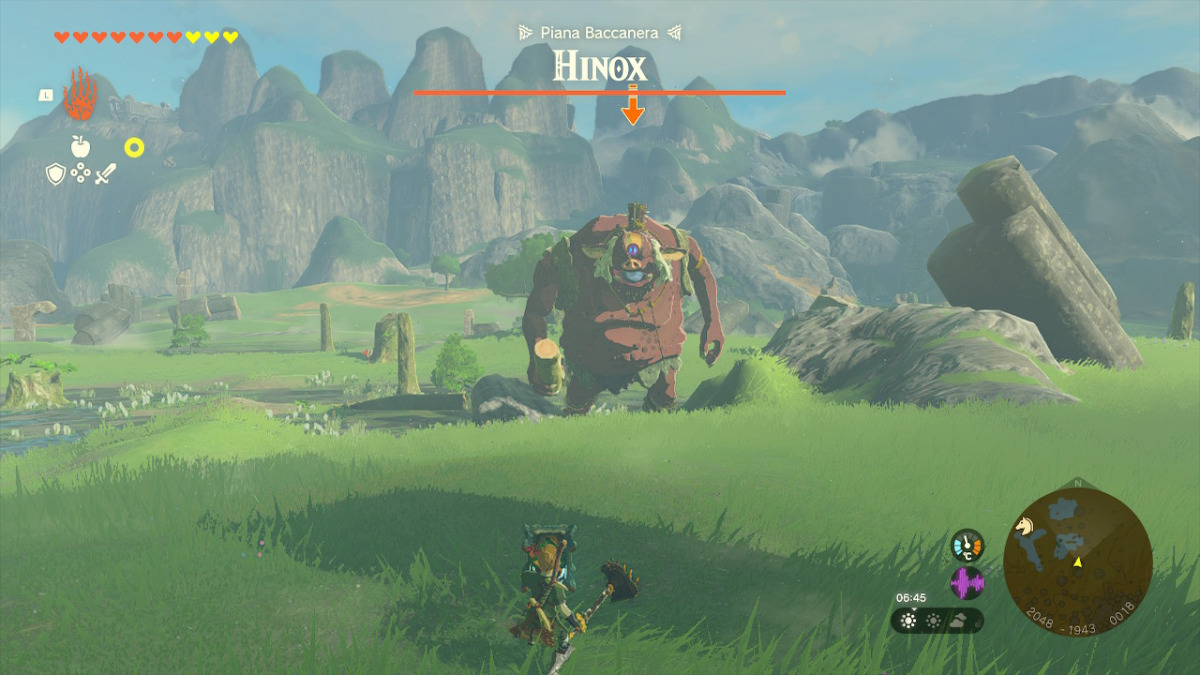Open the shield quick-select icon
1200x675 pixels.
pos(56,174)
